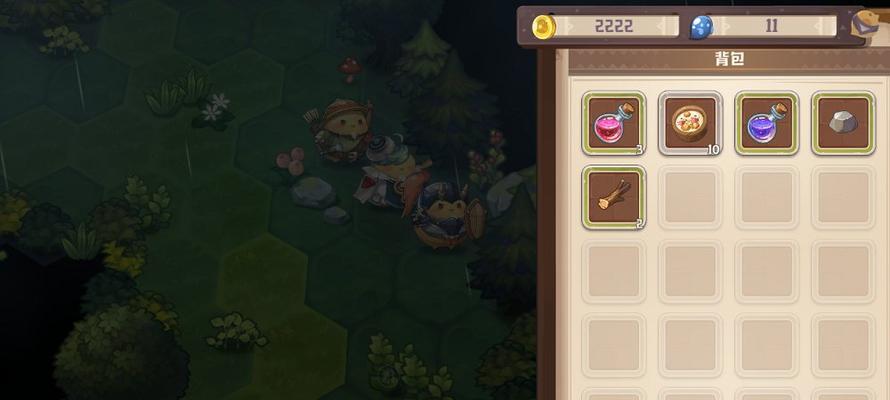
Task: Click the gold coin currency icon
Action: [545, 26]
